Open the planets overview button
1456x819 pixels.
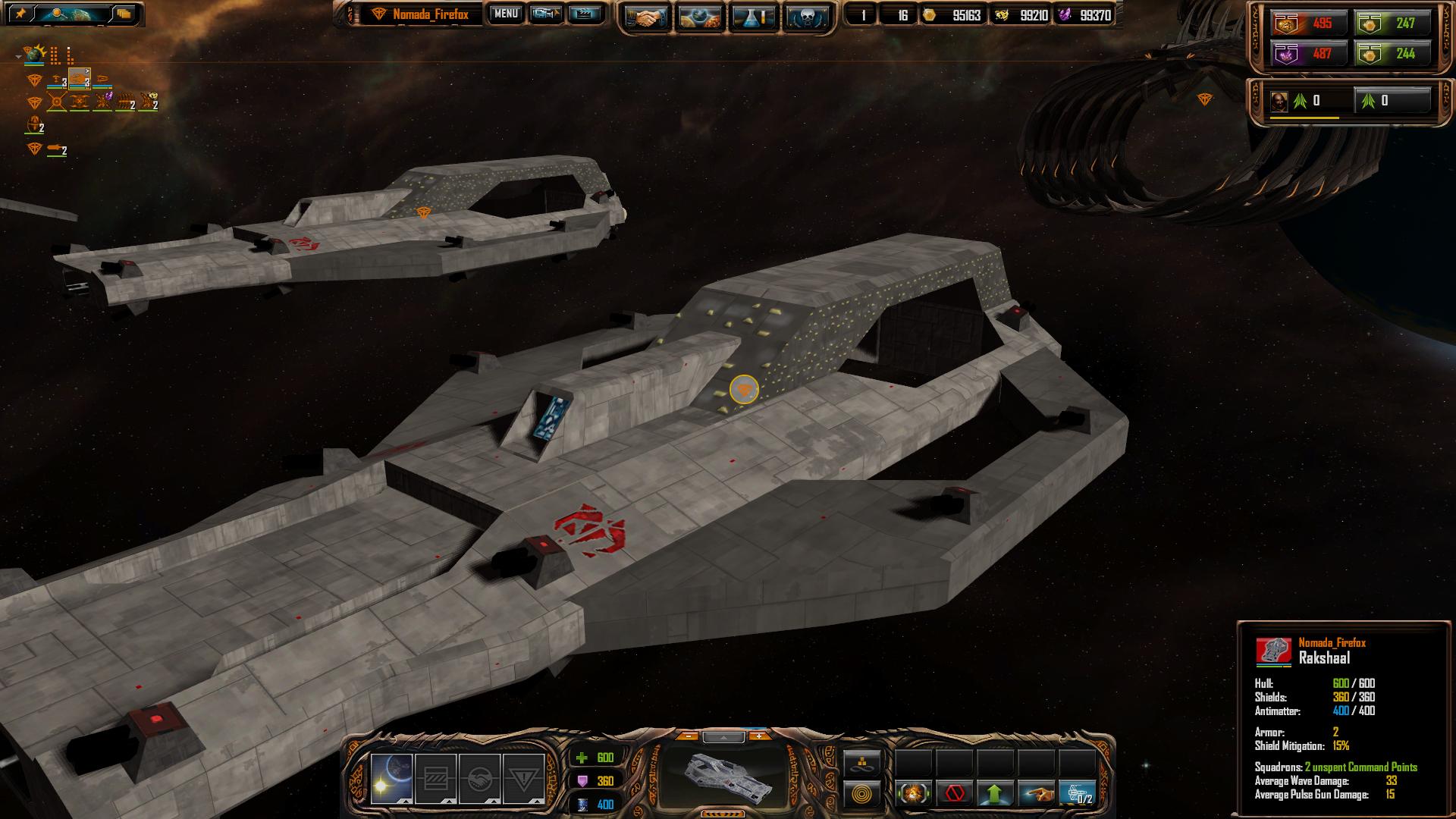point(698,17)
